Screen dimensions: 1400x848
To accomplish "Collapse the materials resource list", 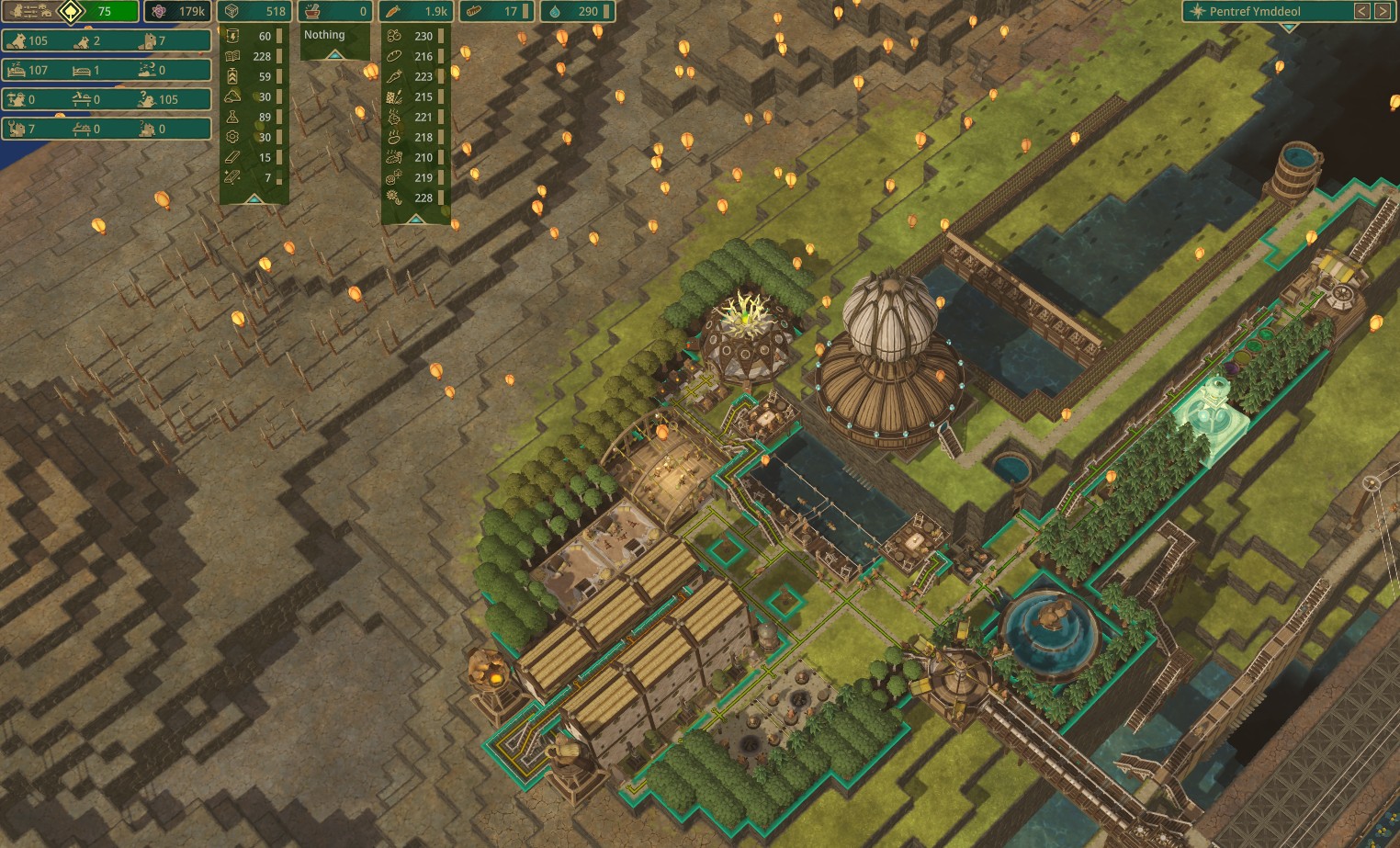I will point(254,198).
